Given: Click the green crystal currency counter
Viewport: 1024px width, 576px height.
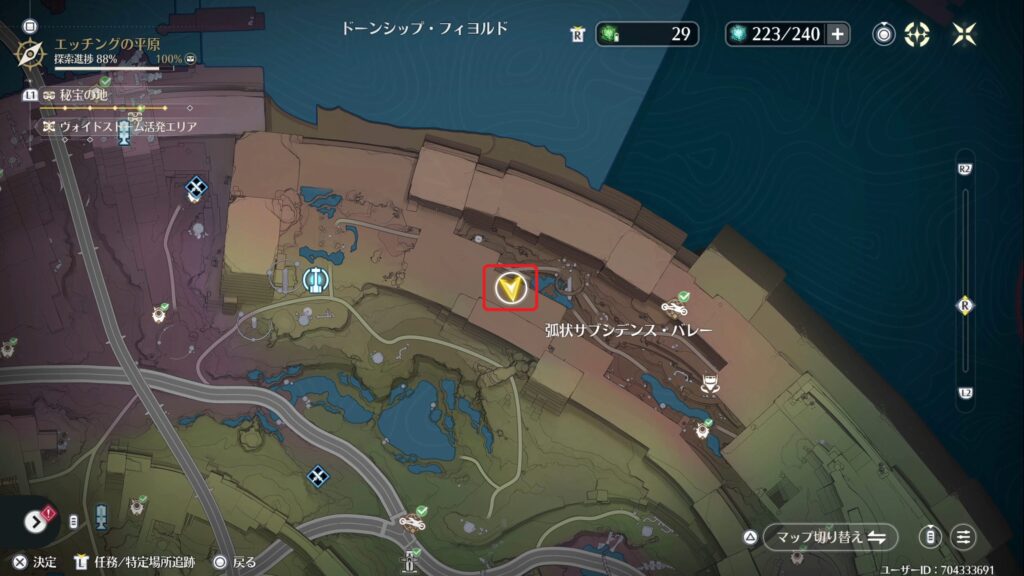Looking at the screenshot, I should 647,34.
